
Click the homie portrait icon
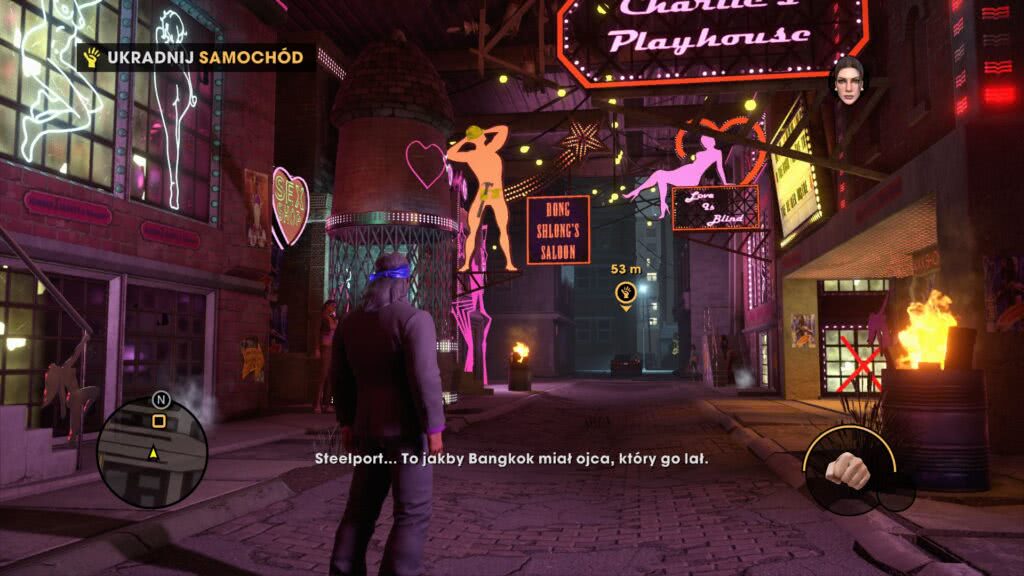[847, 81]
